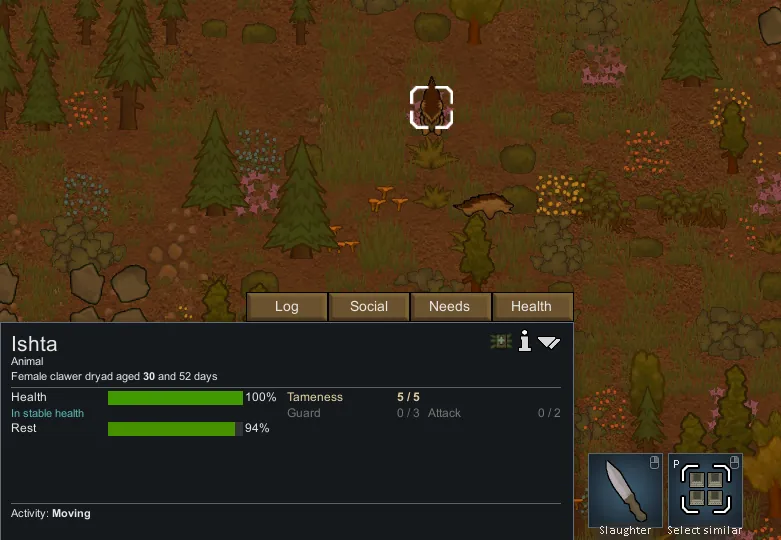Click the white triangle icon beside info
The width and height of the screenshot is (781, 540).
point(549,342)
